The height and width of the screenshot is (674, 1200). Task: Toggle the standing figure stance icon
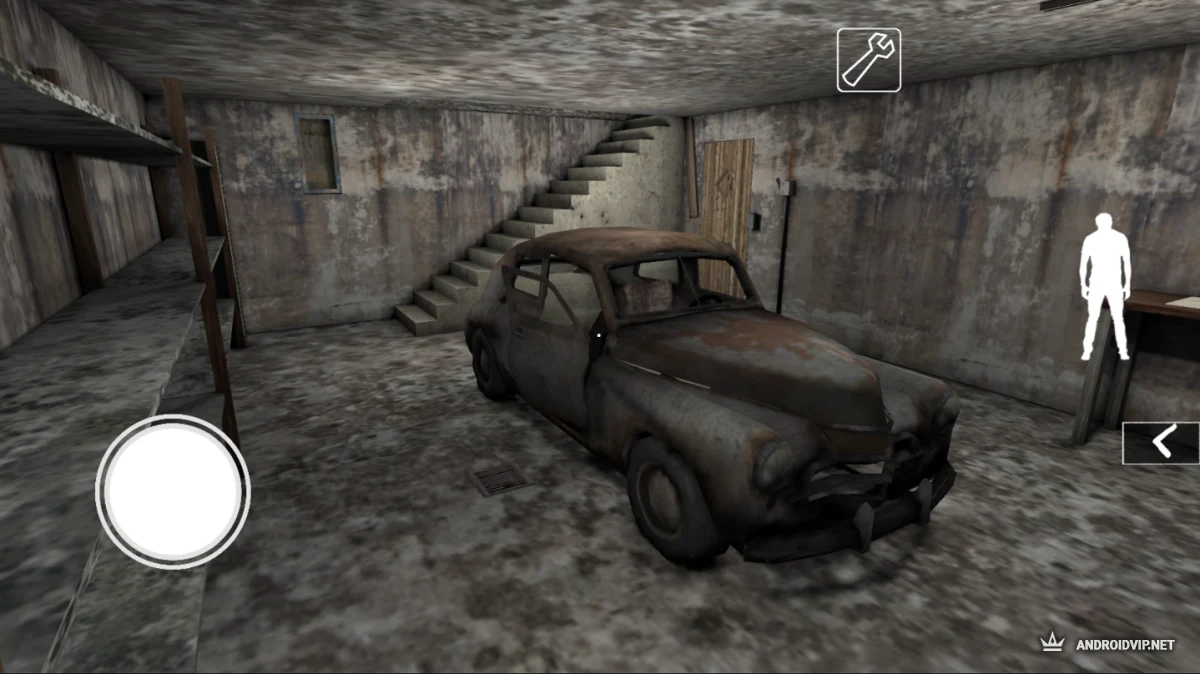(x=1104, y=286)
